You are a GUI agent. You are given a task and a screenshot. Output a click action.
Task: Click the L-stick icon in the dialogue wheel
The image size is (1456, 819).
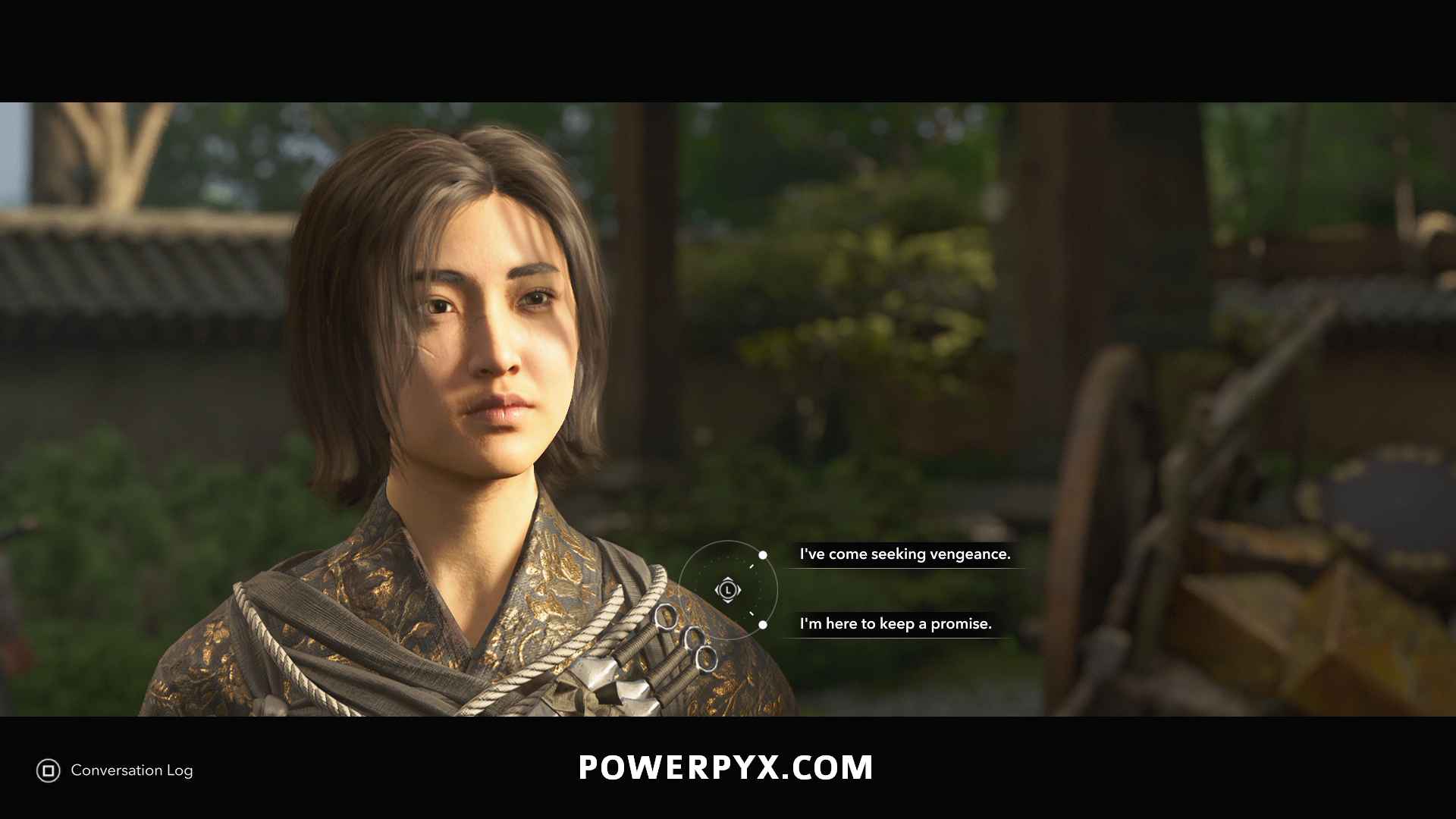(728, 589)
